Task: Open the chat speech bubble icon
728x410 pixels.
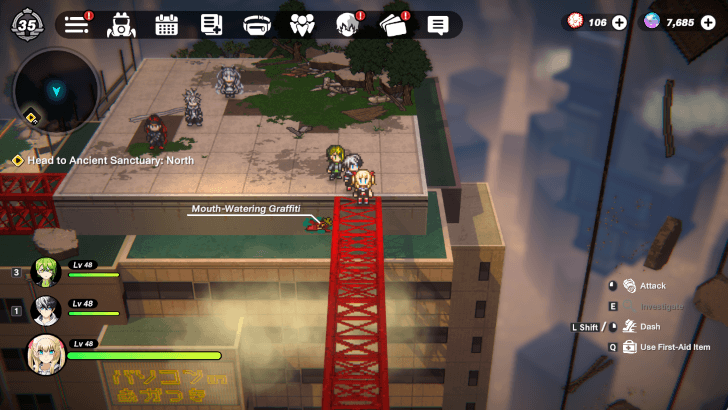Action: click(438, 25)
